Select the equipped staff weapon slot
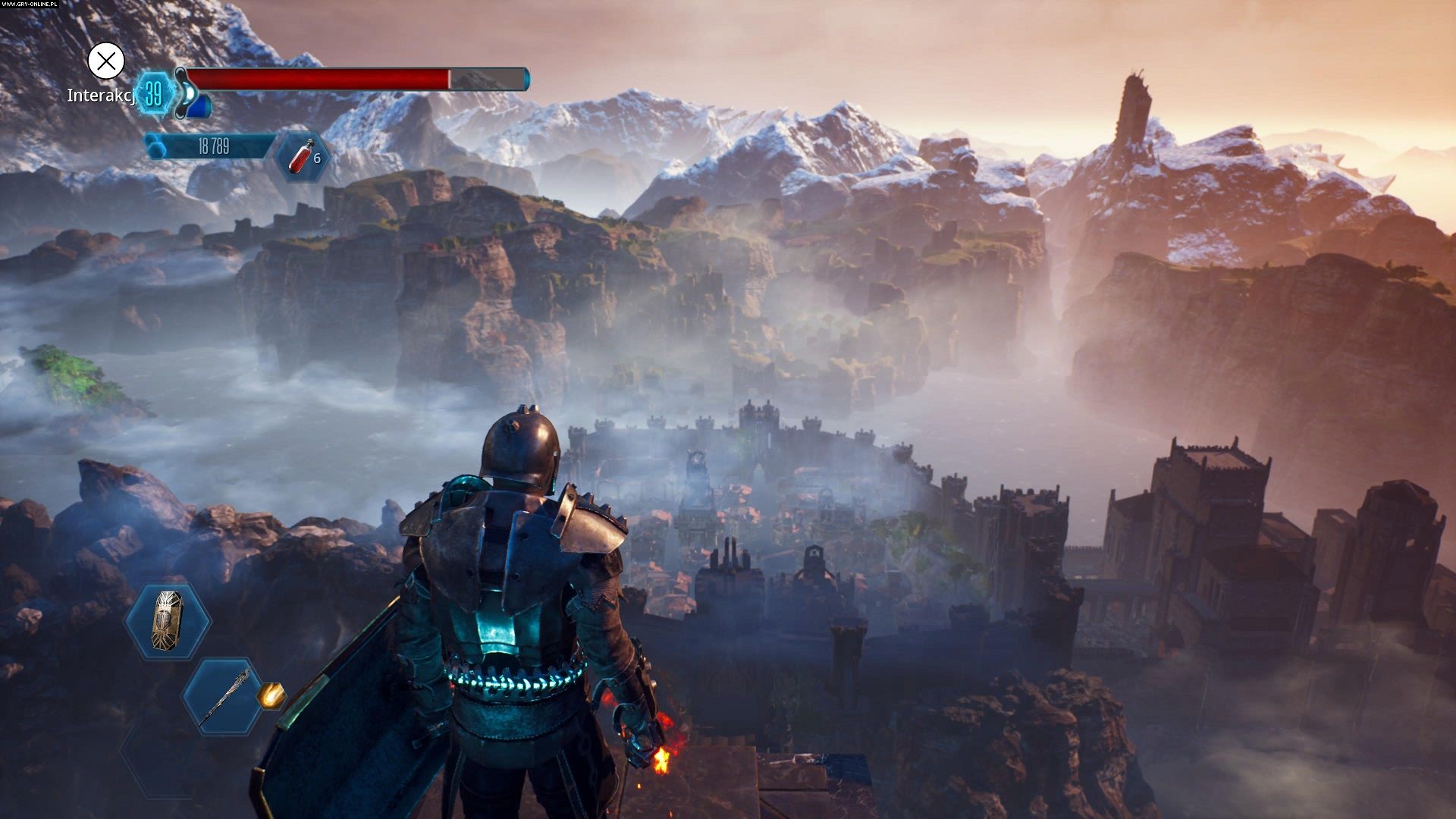 tap(222, 697)
